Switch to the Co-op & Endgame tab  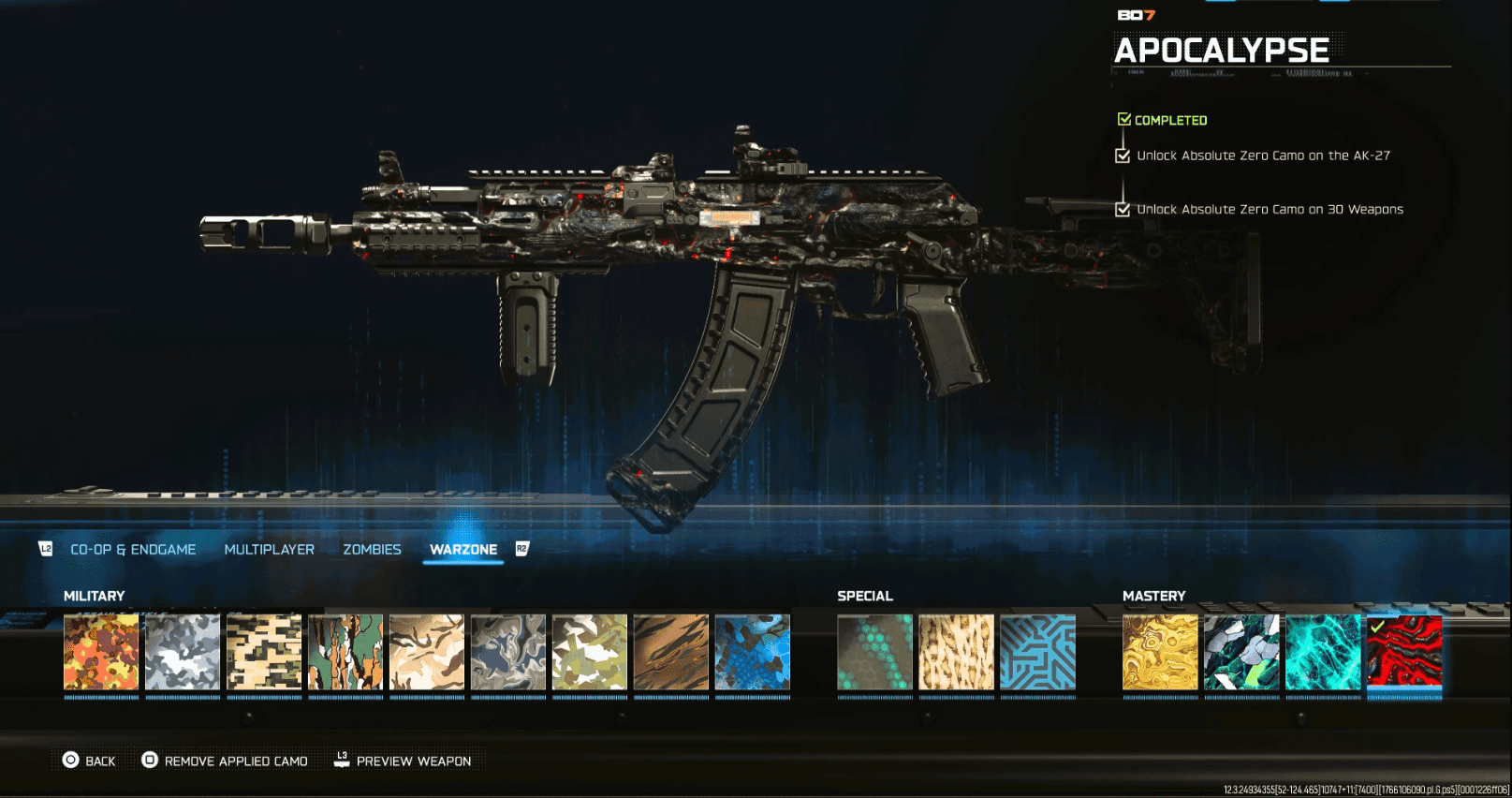click(x=133, y=550)
